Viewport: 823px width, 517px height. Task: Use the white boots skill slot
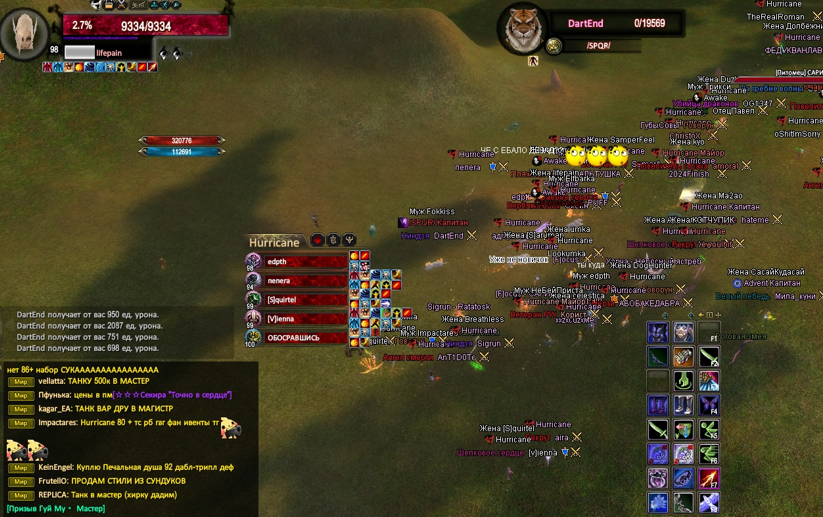683,405
